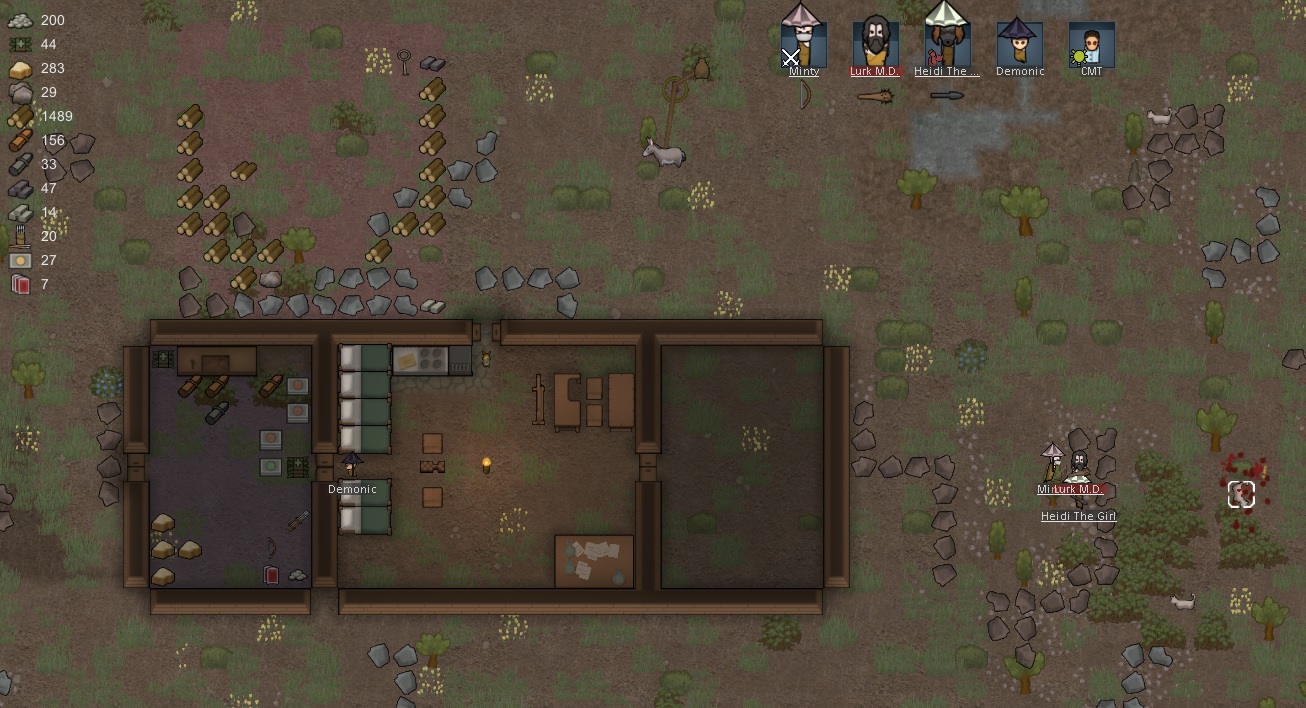The height and width of the screenshot is (708, 1306).
Task: Click Demonic's portrait in the colonist bar
Action: pos(1020,43)
